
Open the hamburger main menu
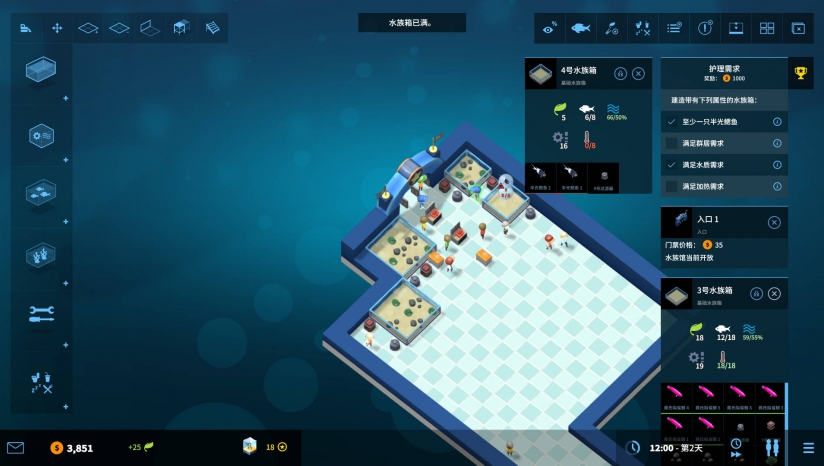(808, 447)
